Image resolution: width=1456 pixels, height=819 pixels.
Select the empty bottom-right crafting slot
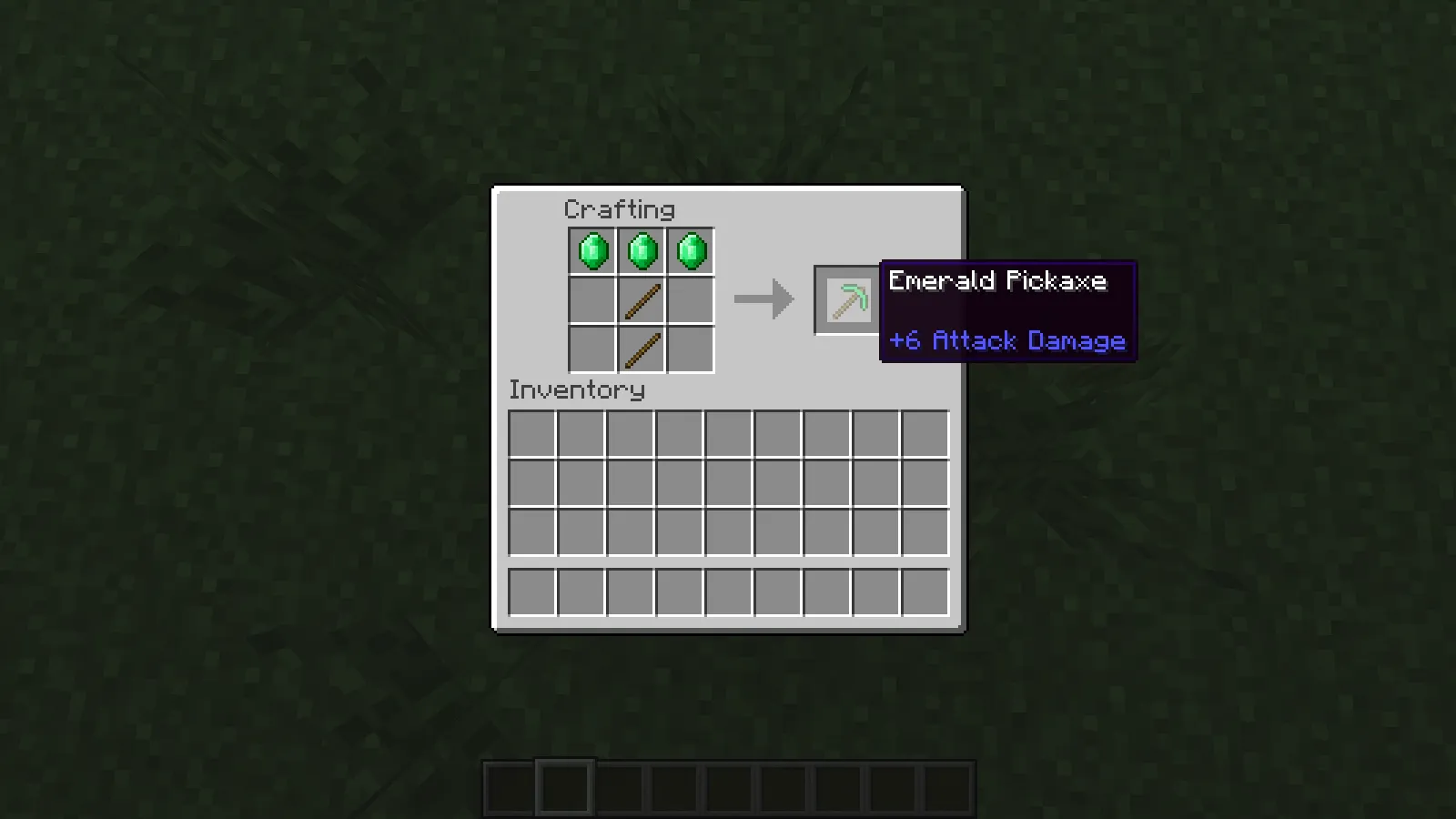[x=690, y=350]
